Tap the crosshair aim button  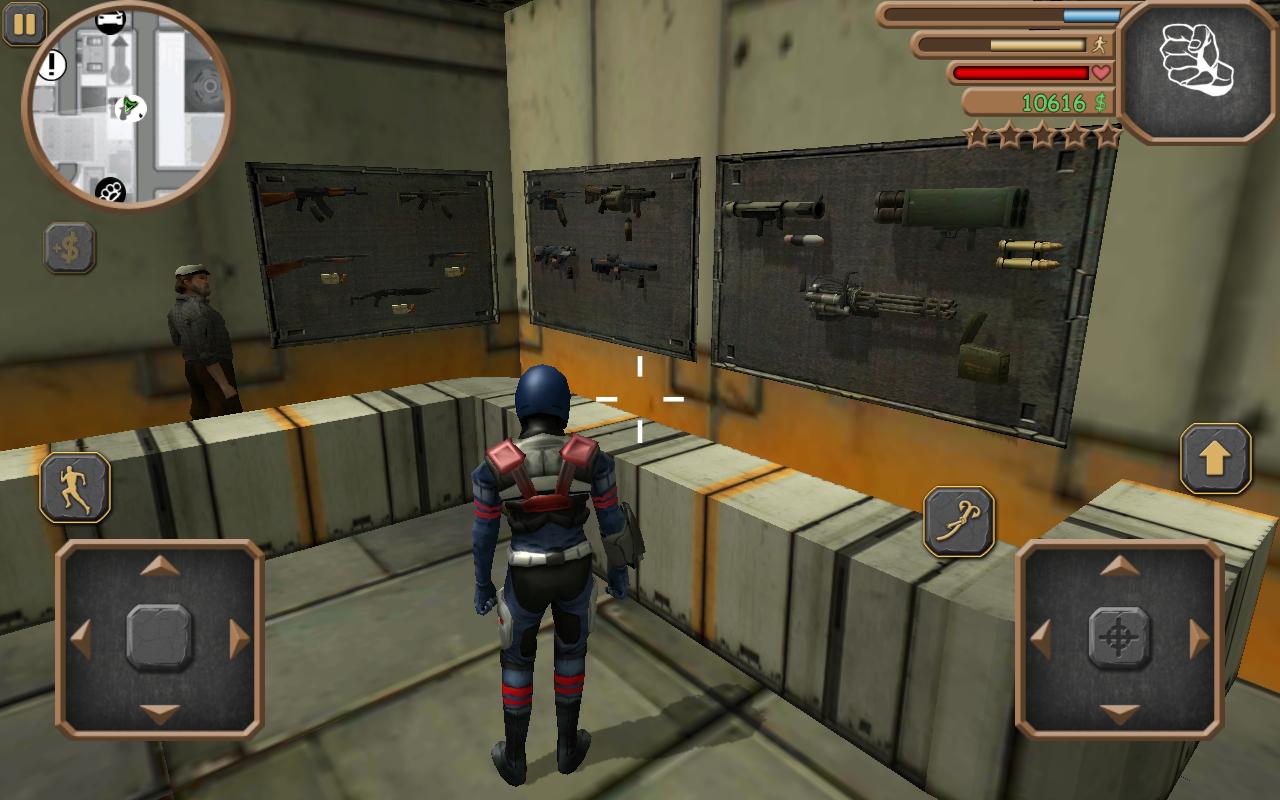point(1119,638)
